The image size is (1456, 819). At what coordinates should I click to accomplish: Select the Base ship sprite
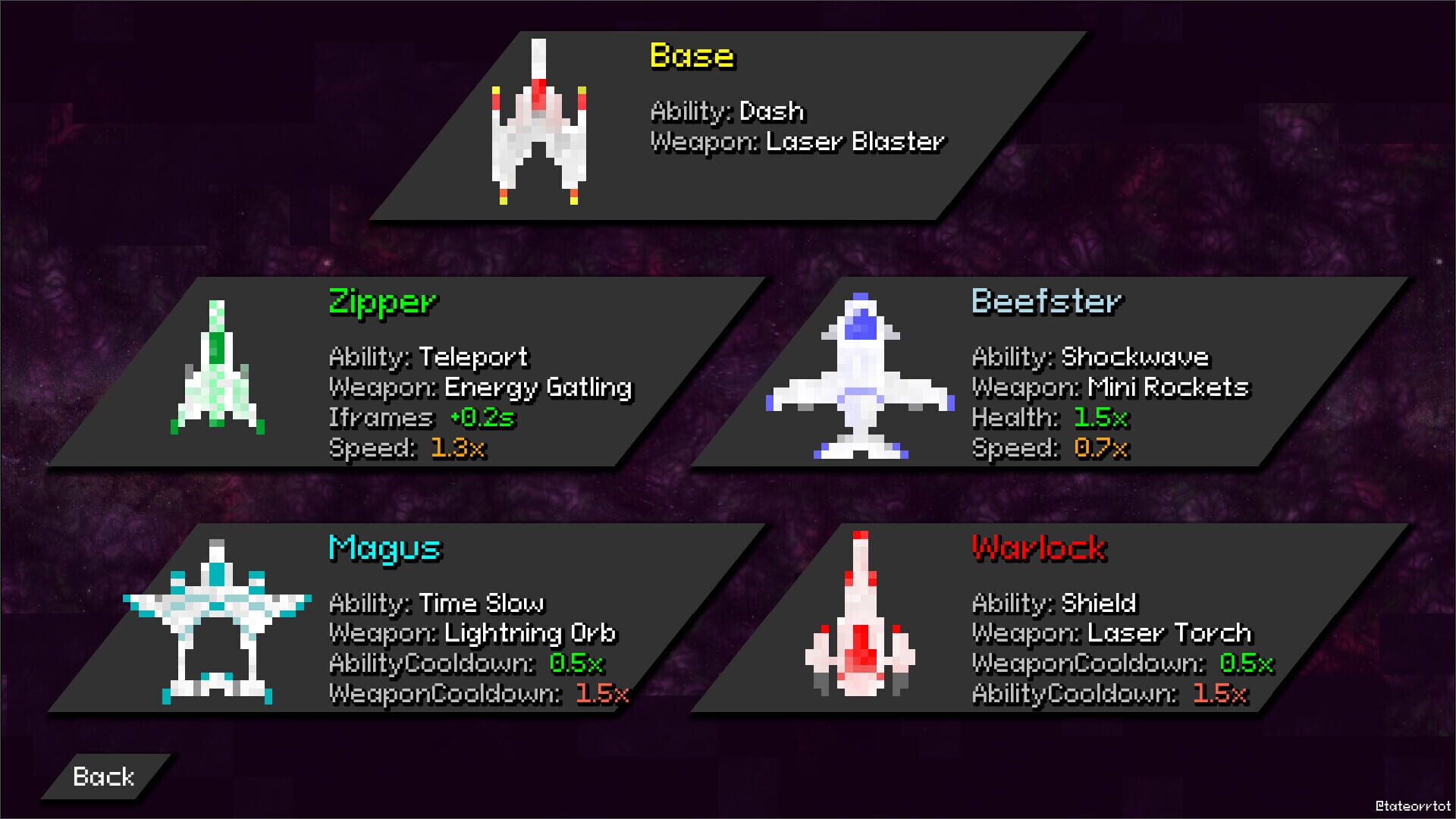[540, 125]
